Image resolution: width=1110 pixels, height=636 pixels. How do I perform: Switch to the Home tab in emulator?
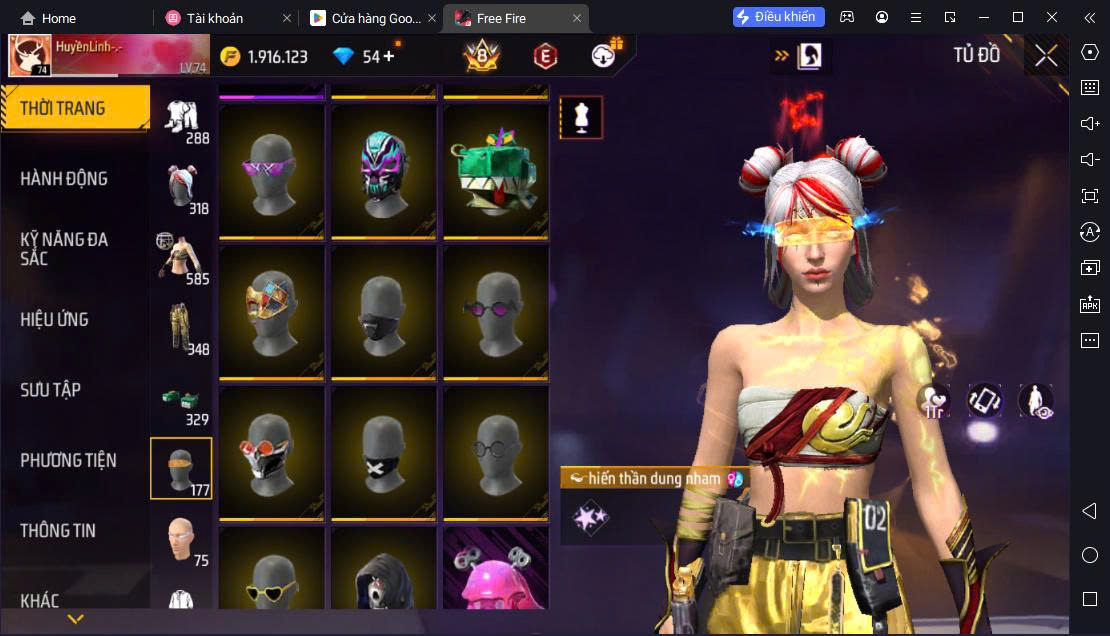[x=48, y=18]
